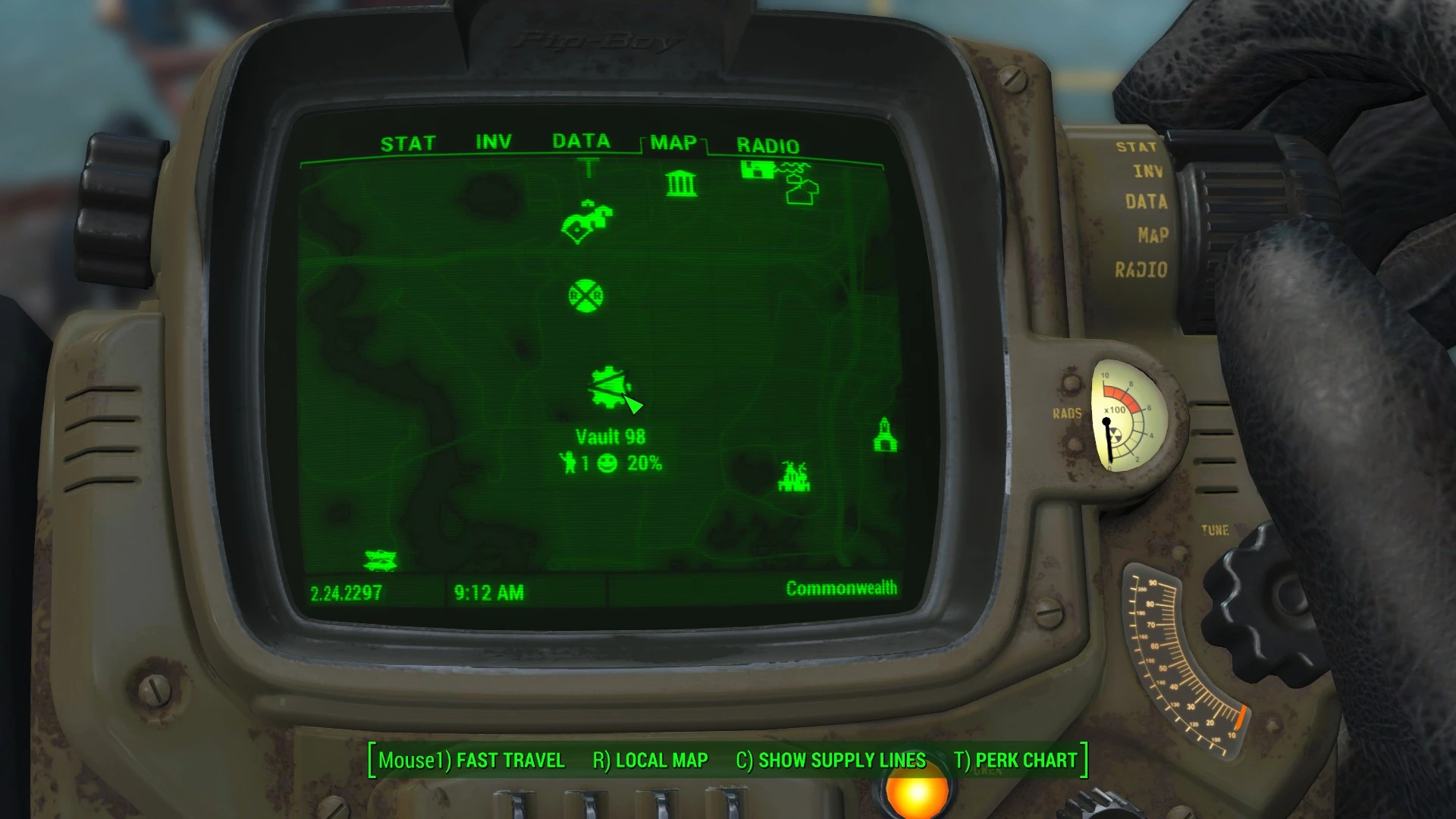Switch to the DATA tab
The image size is (1456, 819).
pos(580,140)
